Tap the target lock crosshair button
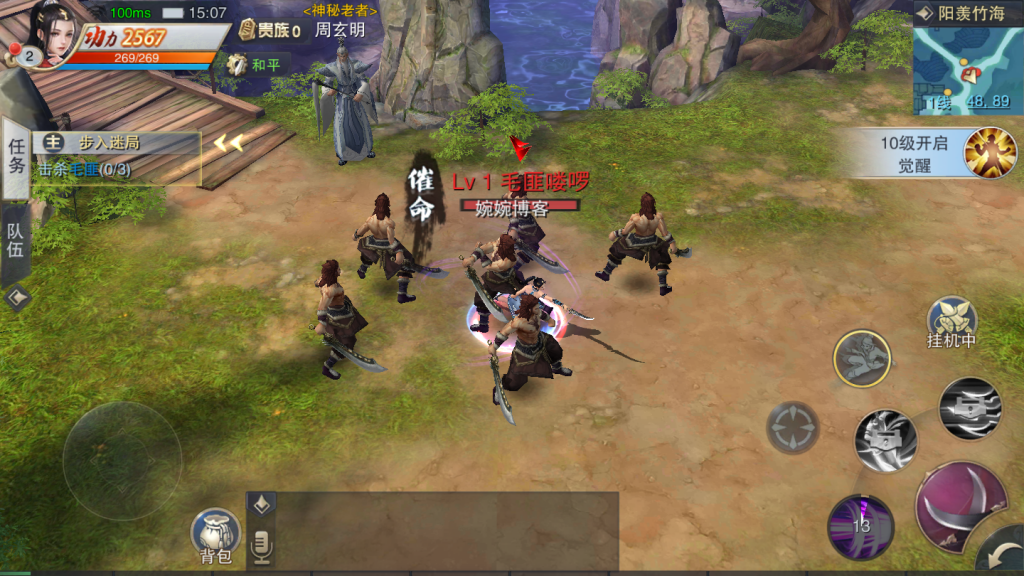Viewport: 1024px width, 576px height. point(793,427)
